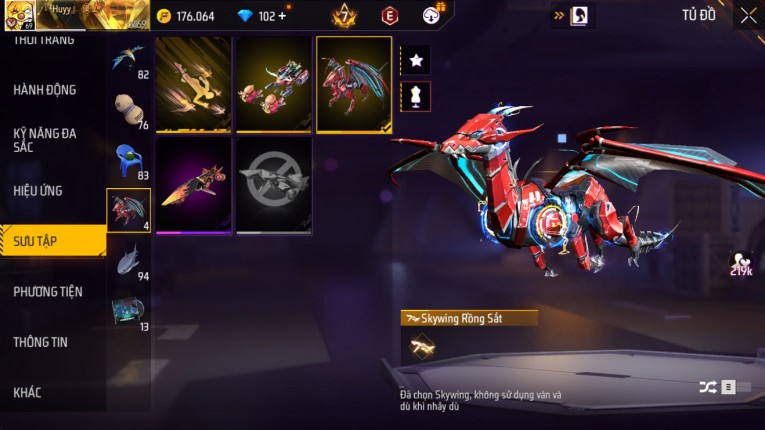Open the likes heart counter
Image resolution: width=765 pixels, height=430 pixels.
741,264
